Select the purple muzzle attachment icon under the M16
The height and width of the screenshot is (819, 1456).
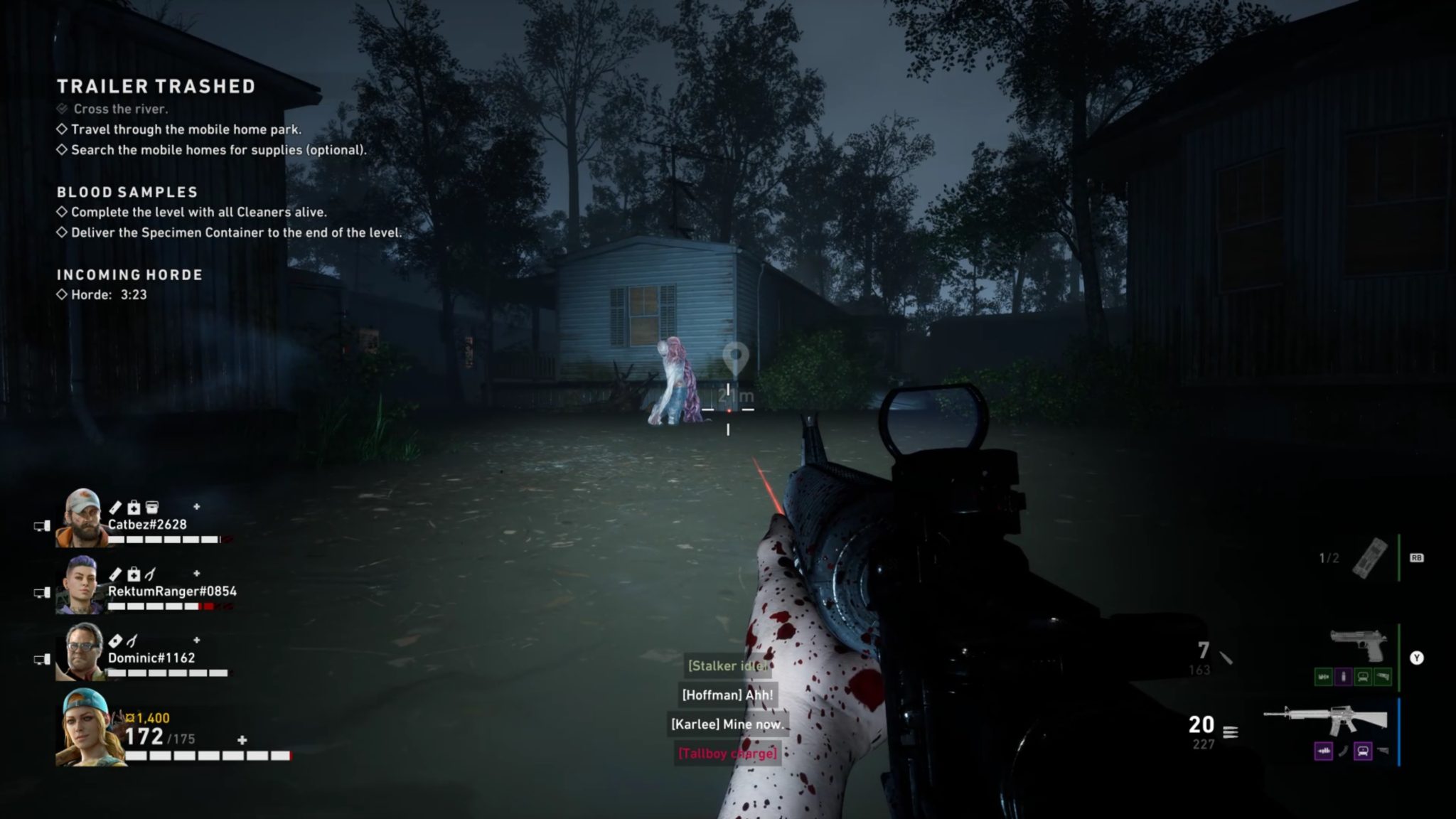pos(1324,751)
